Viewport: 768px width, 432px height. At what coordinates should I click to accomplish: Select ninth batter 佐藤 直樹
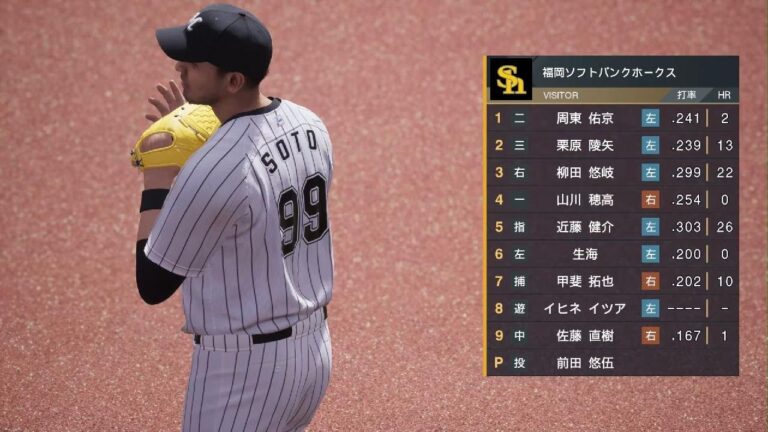click(585, 337)
